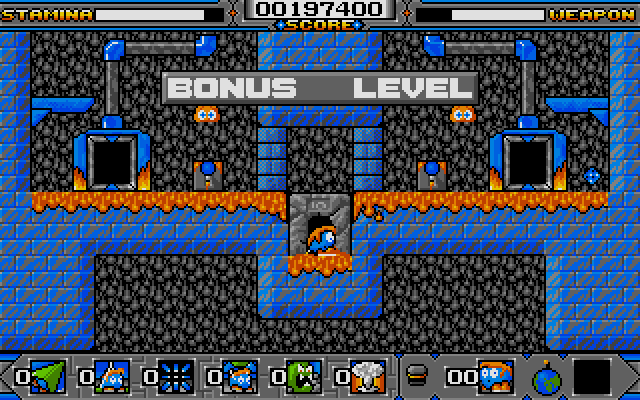Pick the green monster face item slot

coord(304,377)
